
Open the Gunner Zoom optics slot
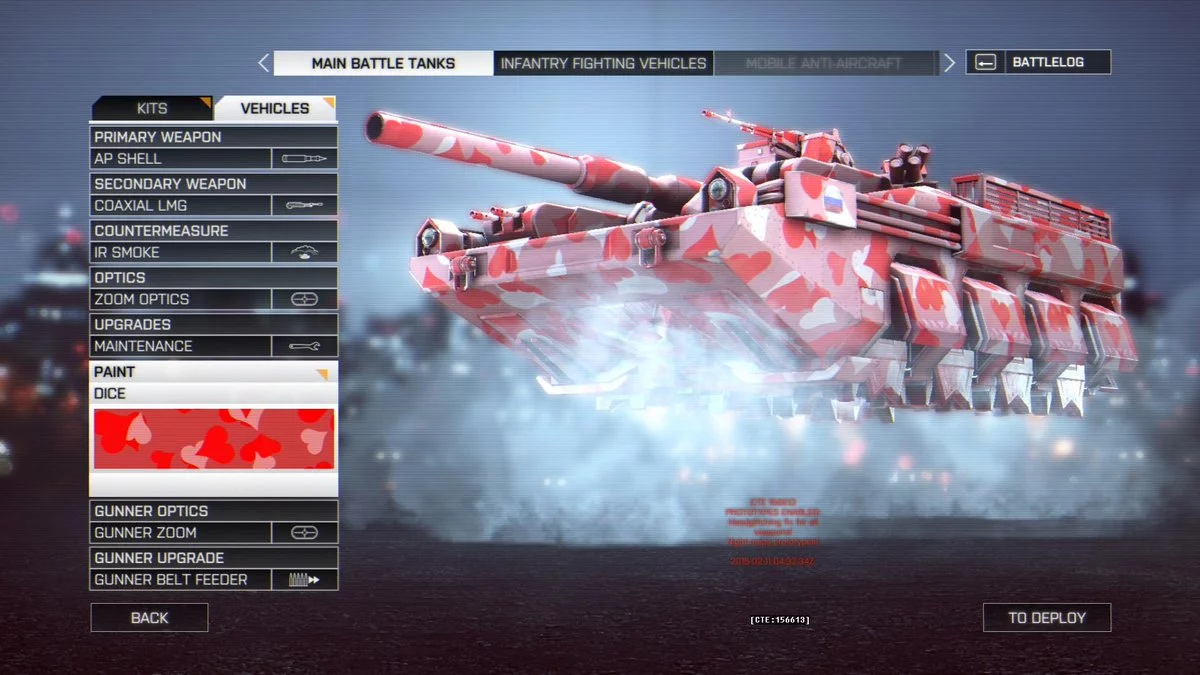point(214,533)
